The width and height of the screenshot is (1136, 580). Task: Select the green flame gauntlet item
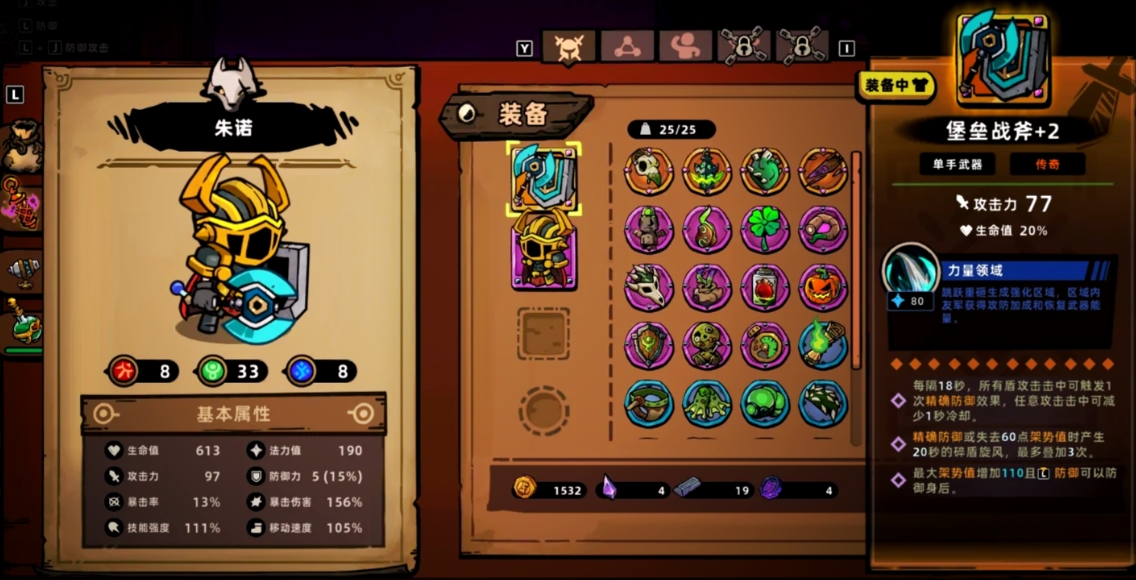(823, 345)
